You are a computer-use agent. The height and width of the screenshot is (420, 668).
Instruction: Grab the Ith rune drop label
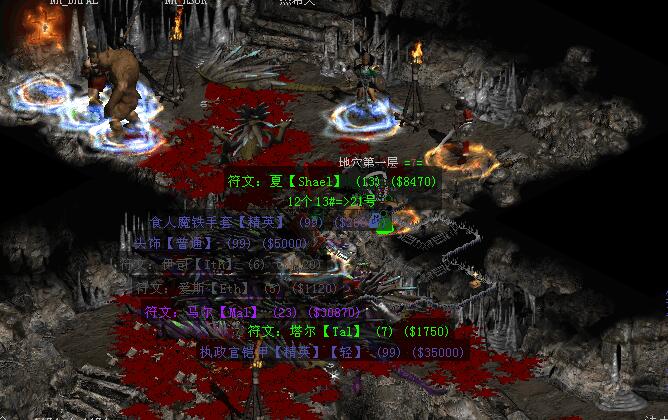click(x=220, y=265)
